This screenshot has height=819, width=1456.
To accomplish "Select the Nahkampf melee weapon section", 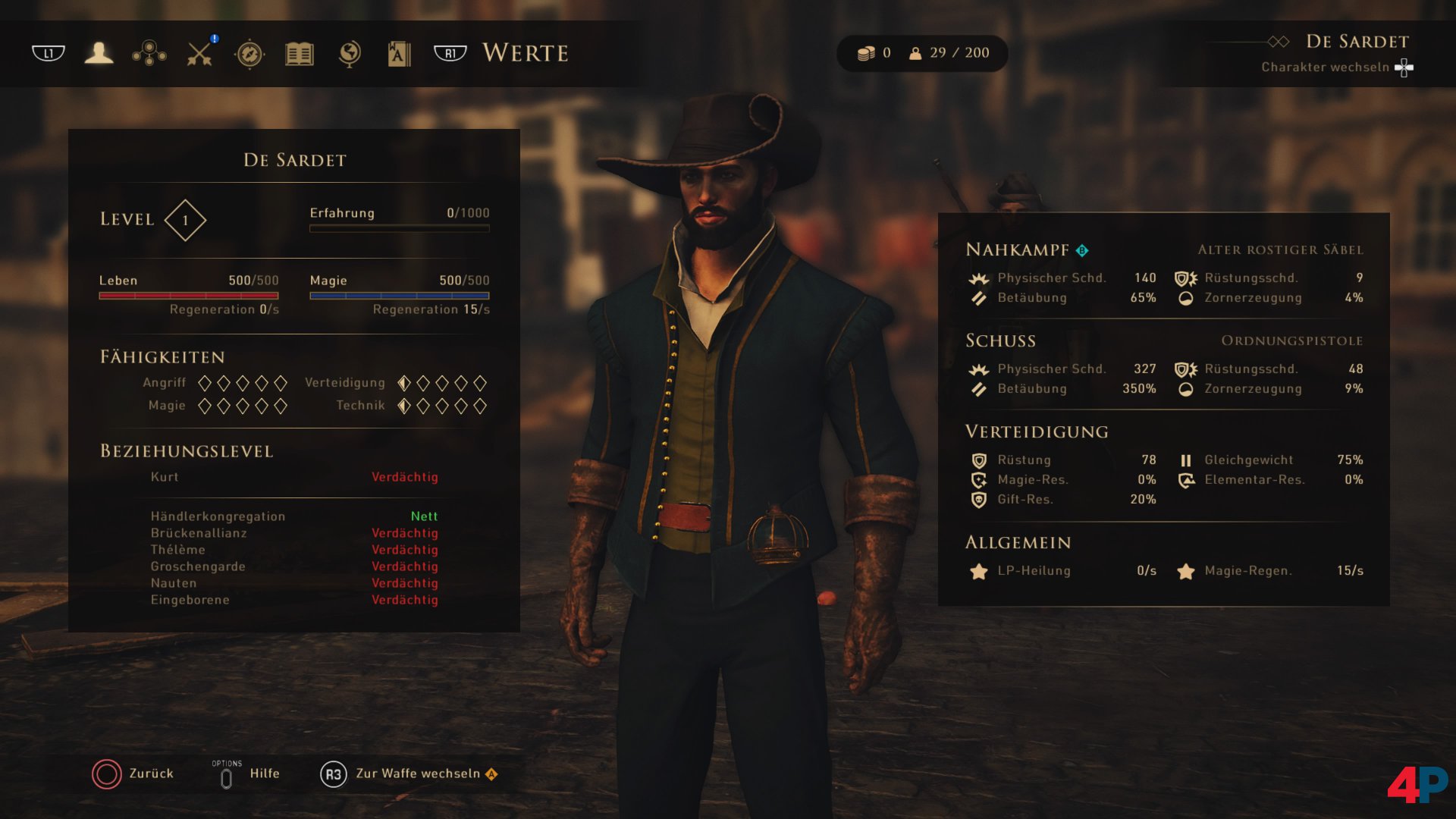I will [x=1017, y=249].
